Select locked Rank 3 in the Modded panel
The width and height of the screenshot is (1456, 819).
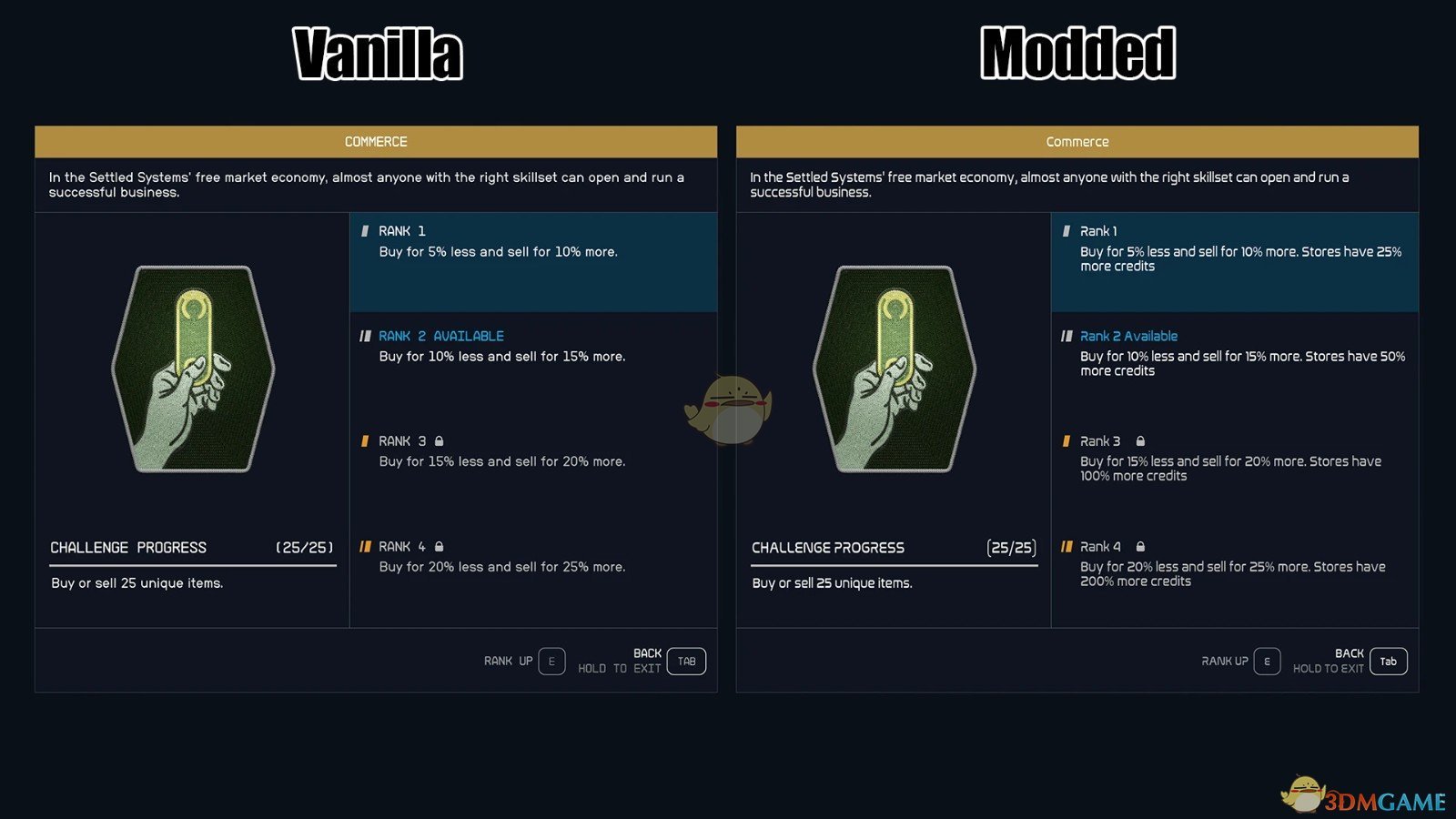coord(1234,458)
